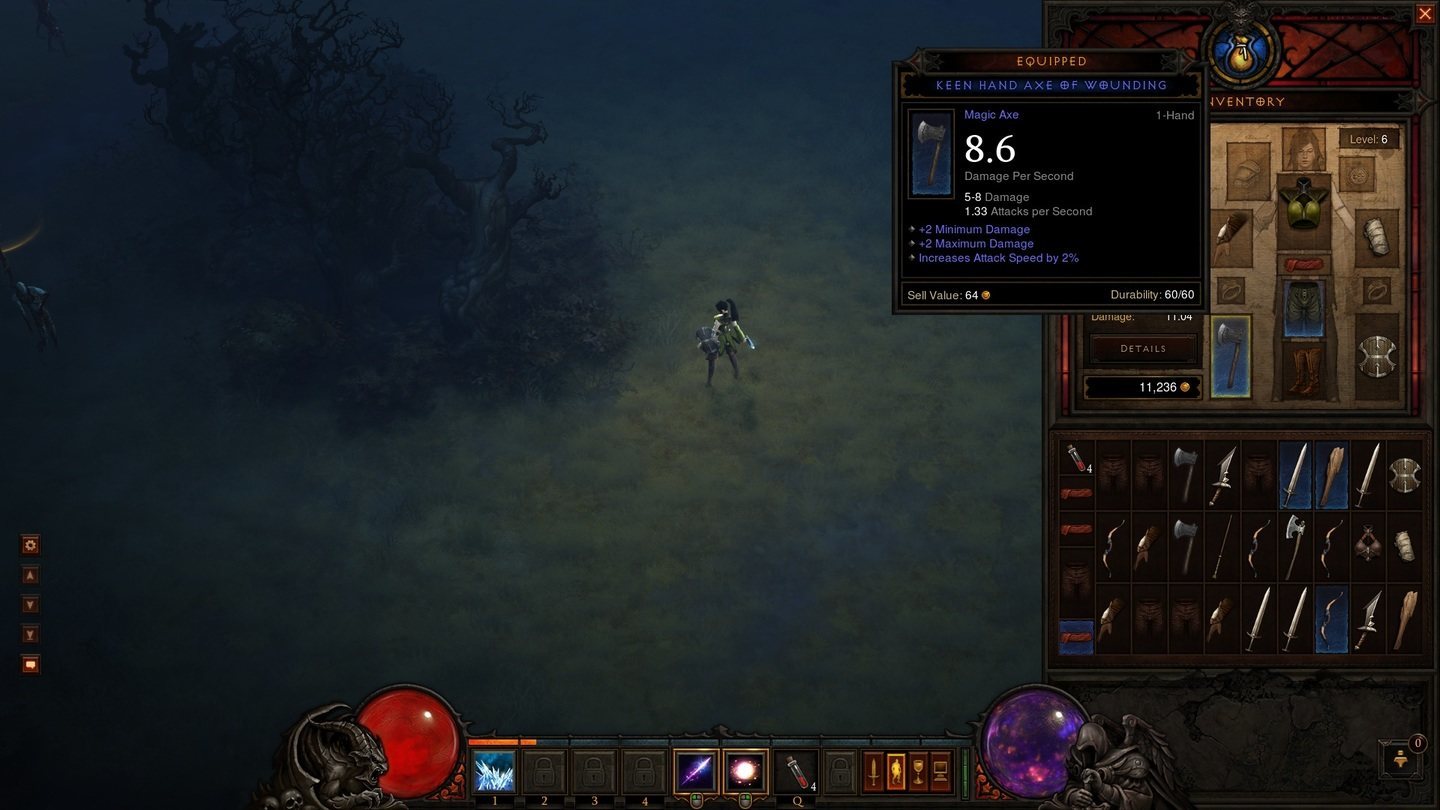Viewport: 1440px width, 810px height.
Task: Select the Arcane Orb right-mouse skill icon
Action: coord(743,770)
